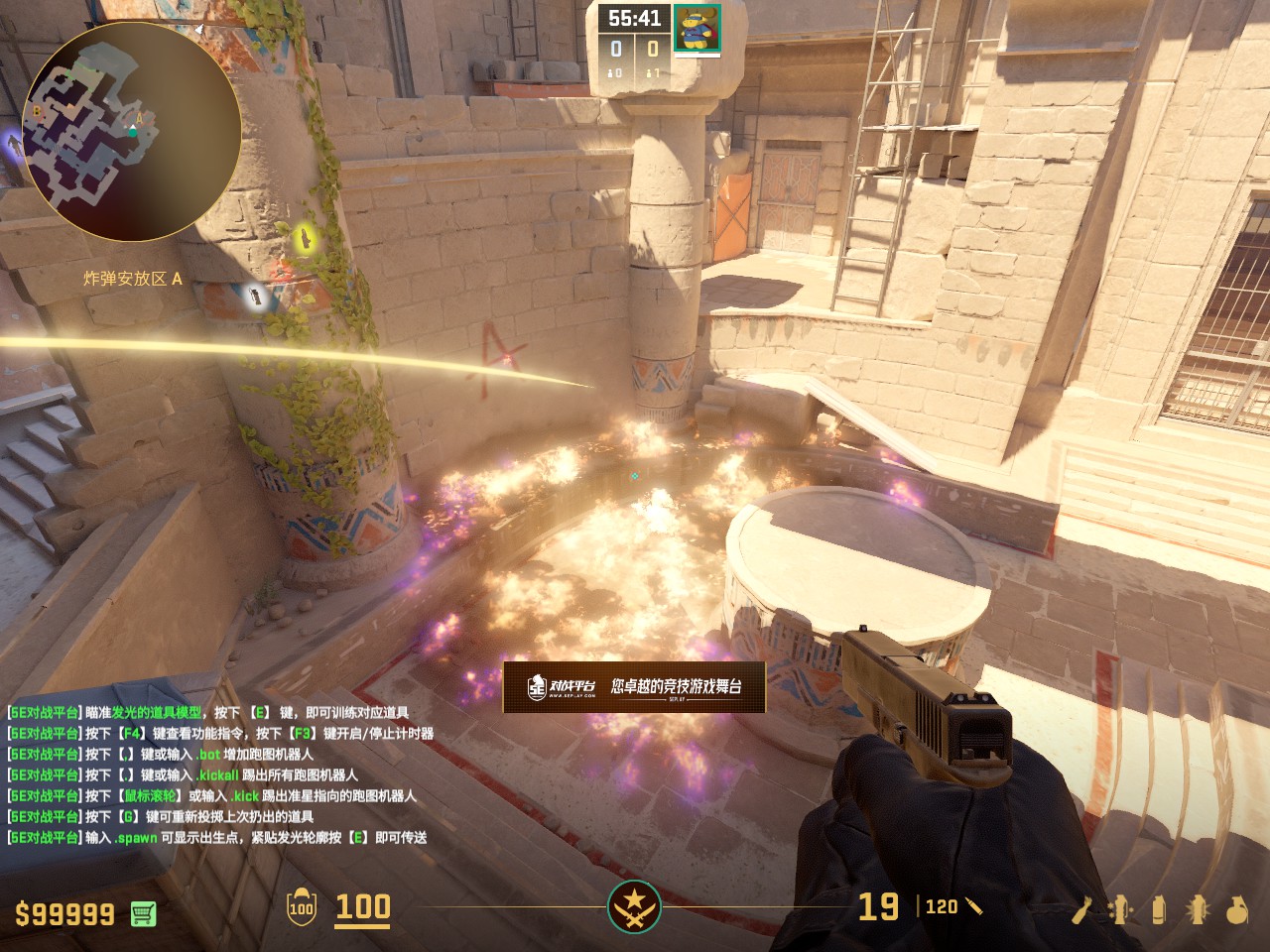
Task: Choose the smoke grenade icon
Action: pyautogui.click(x=1159, y=909)
